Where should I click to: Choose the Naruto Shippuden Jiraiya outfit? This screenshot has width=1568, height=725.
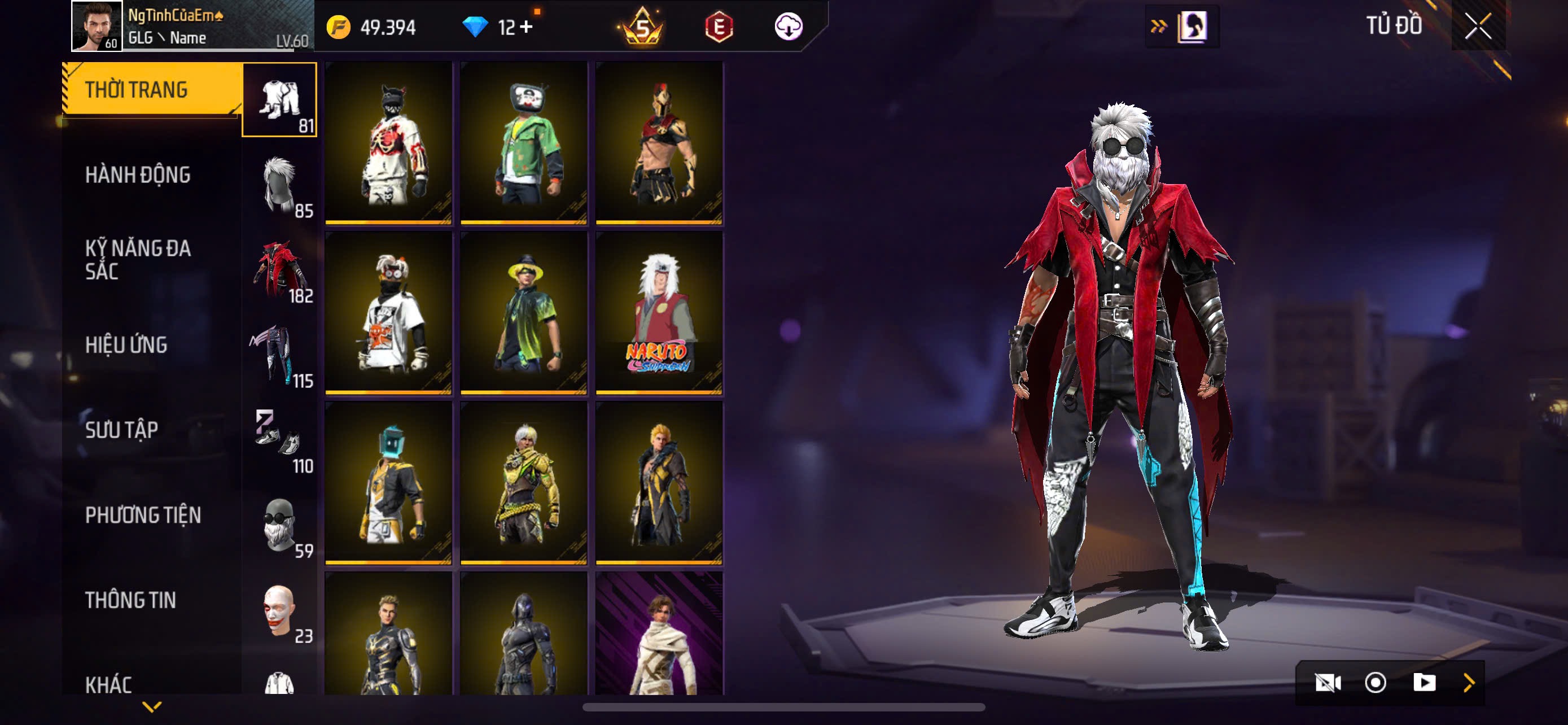pyautogui.click(x=659, y=313)
